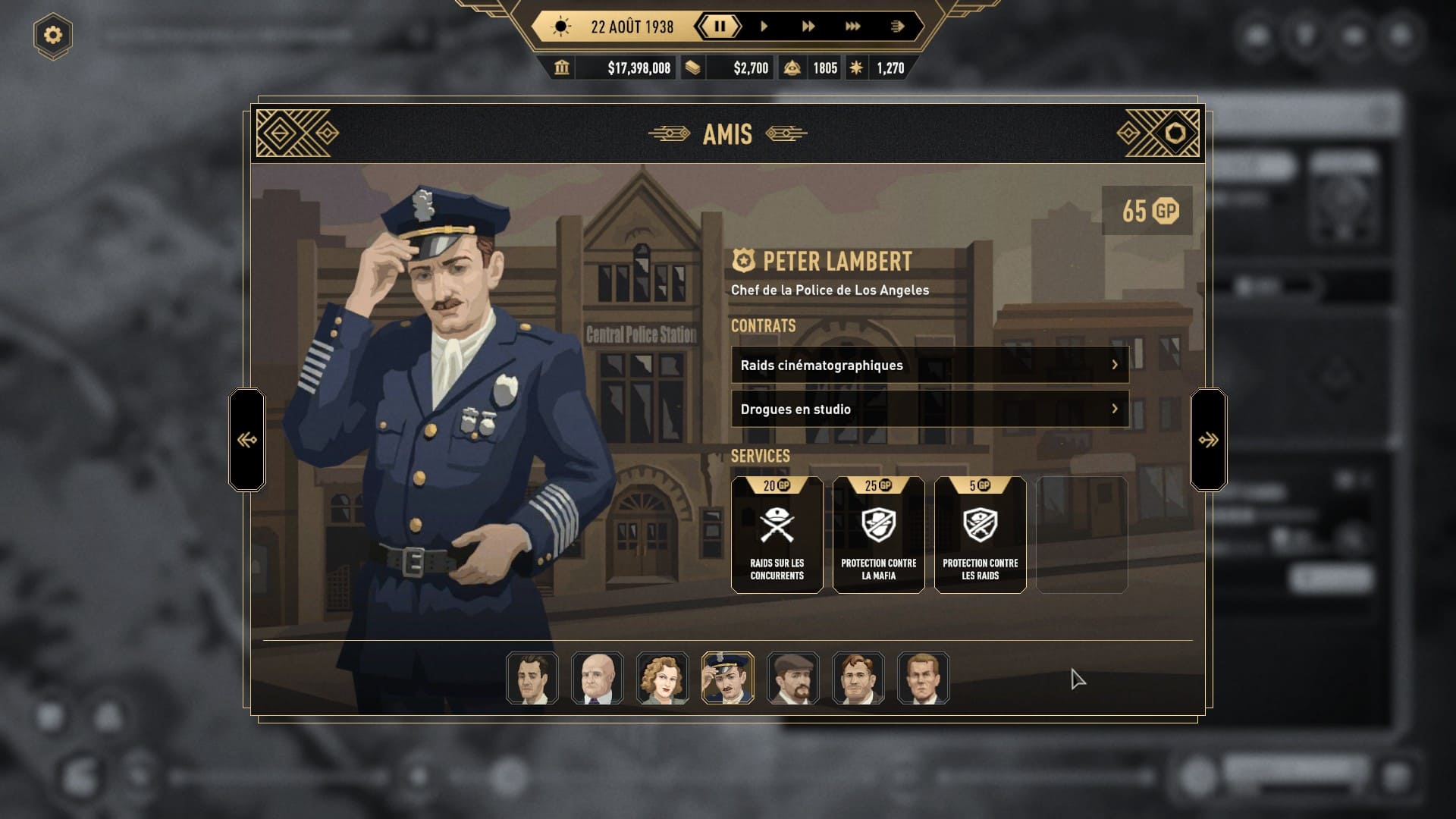Select the bearded man in flat cap portrait
Screen dimensions: 1456x819
click(x=792, y=678)
